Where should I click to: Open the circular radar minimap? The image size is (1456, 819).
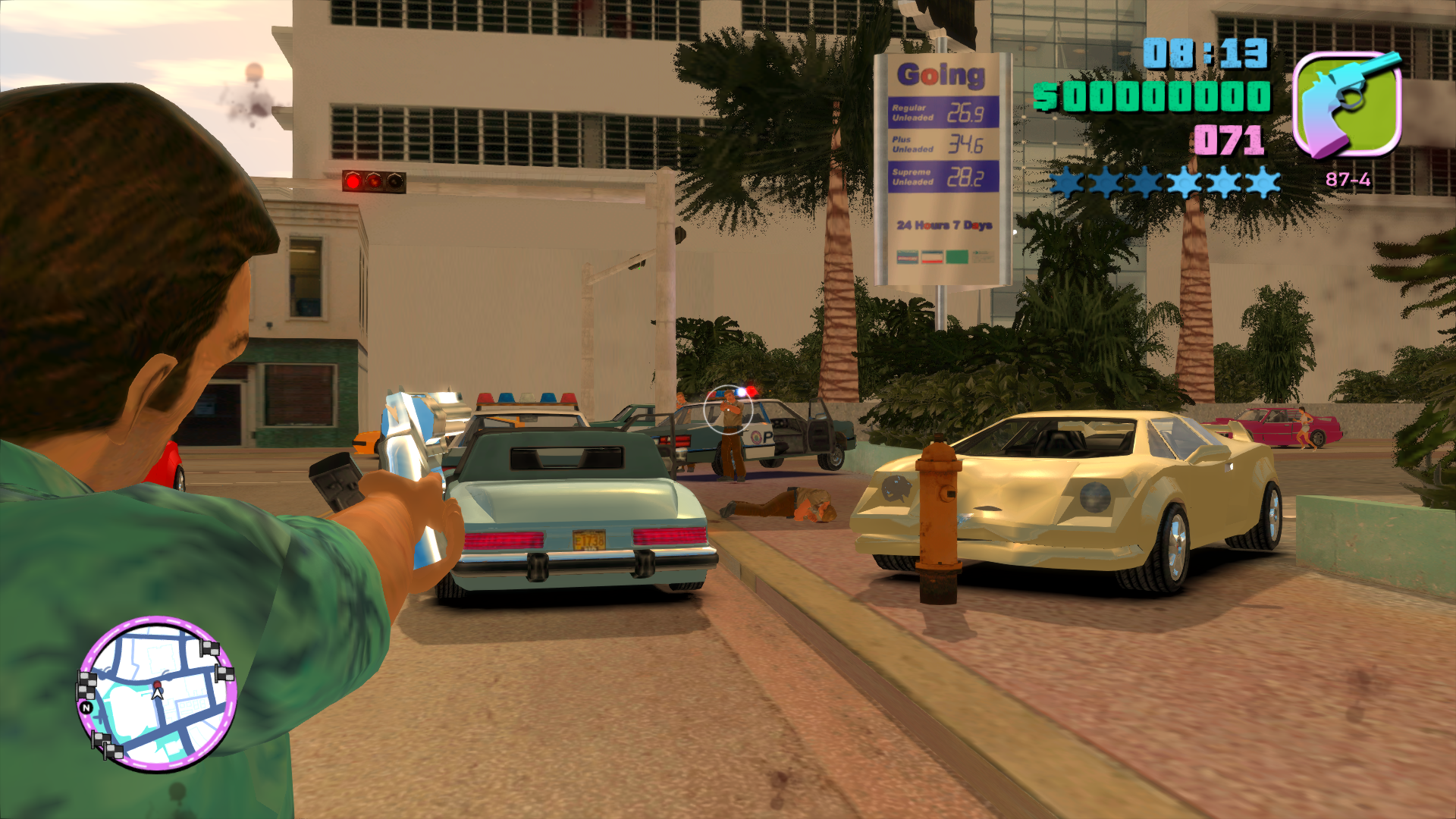point(157,693)
